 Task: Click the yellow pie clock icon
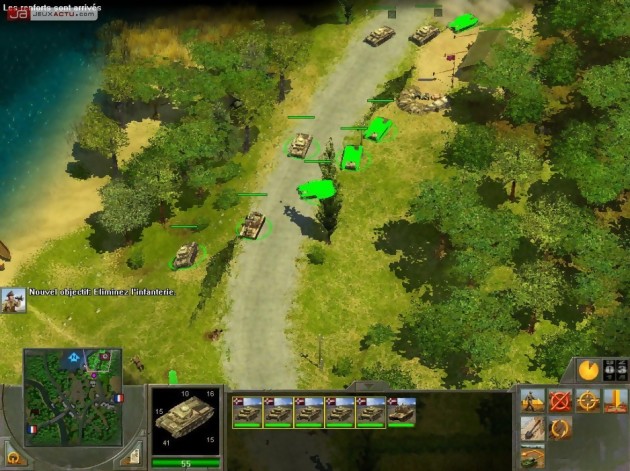590,369
